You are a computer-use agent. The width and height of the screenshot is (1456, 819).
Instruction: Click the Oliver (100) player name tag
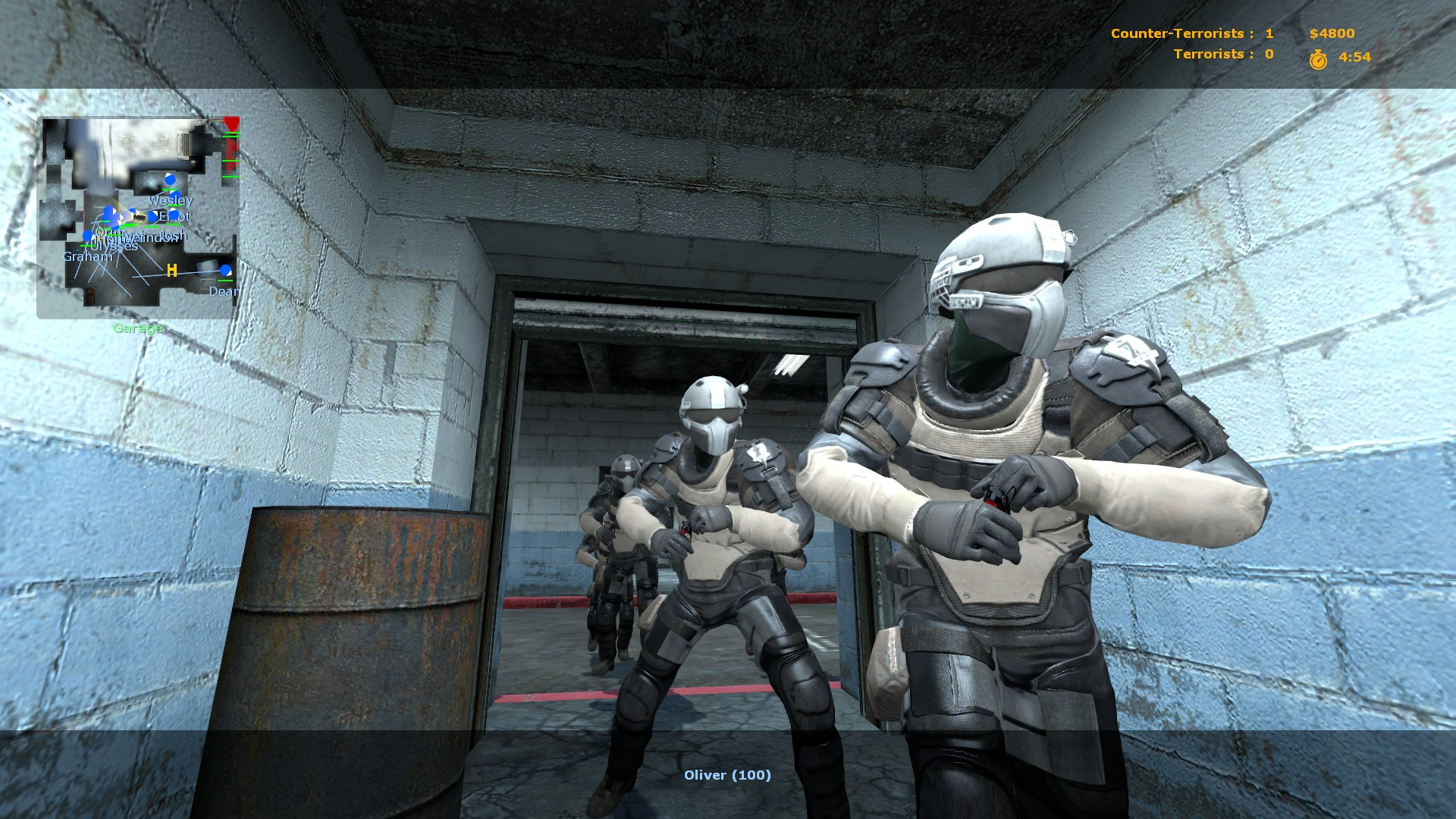(x=728, y=776)
